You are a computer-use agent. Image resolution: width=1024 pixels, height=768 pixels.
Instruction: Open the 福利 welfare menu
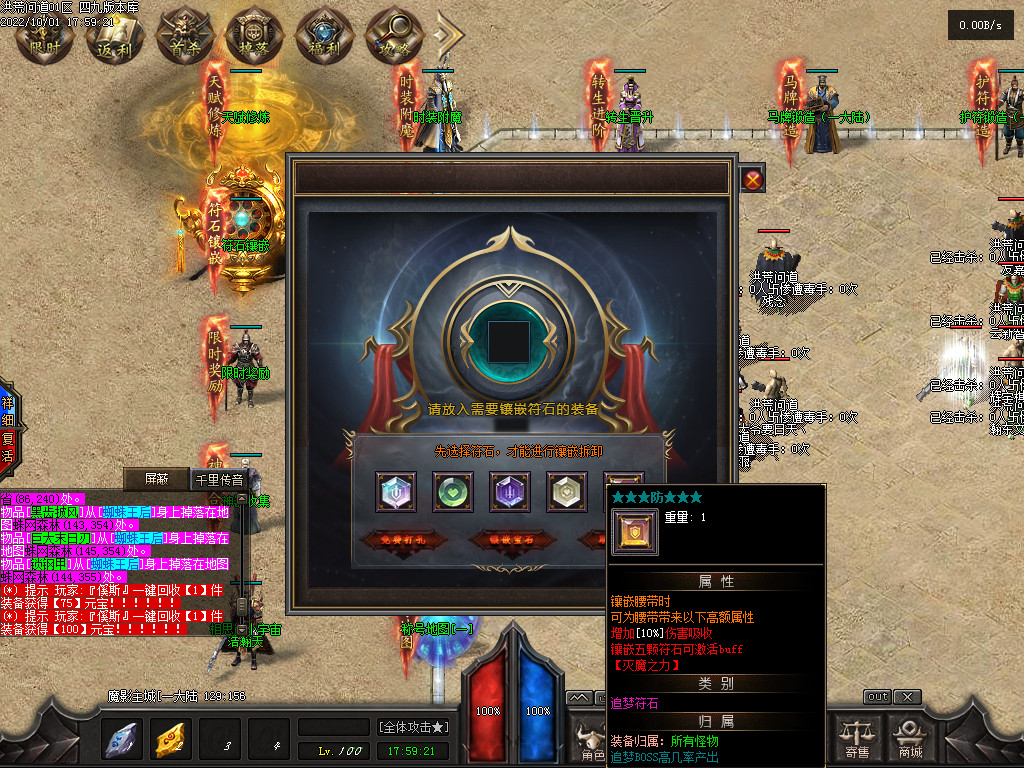click(x=325, y=36)
